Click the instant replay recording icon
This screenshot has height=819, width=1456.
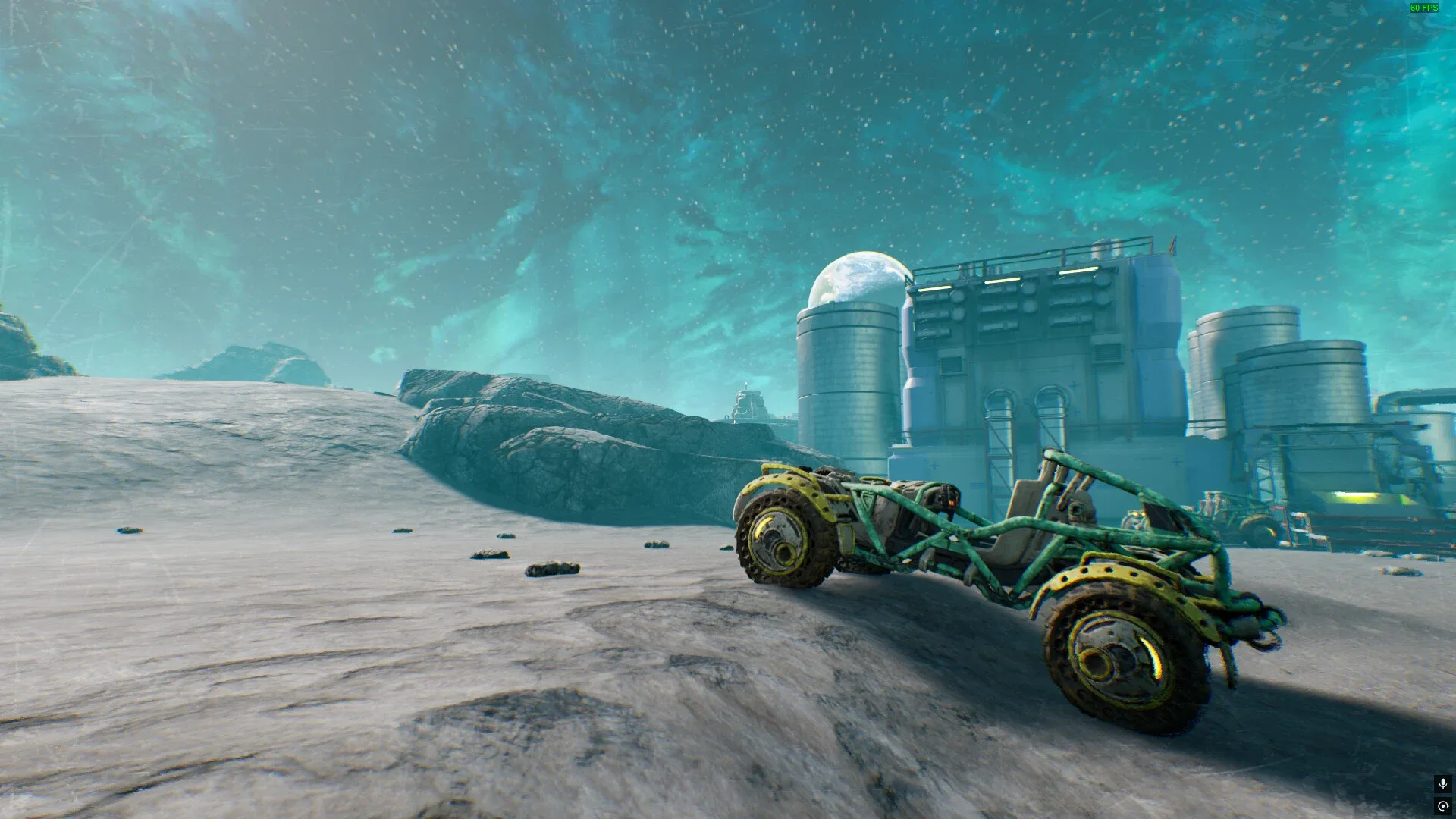coord(1442,806)
